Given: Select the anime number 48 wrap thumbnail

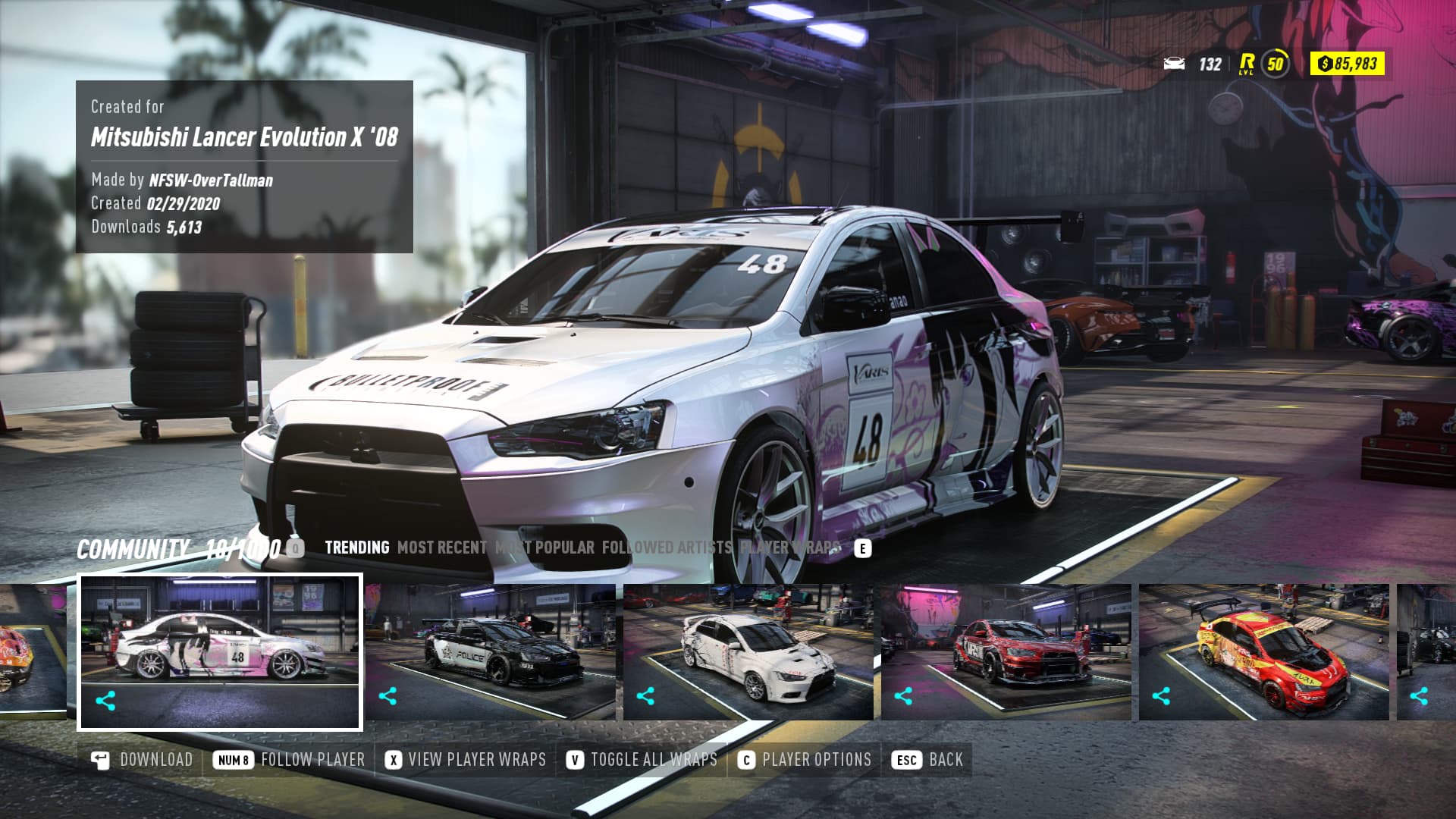Looking at the screenshot, I should click(x=220, y=641).
